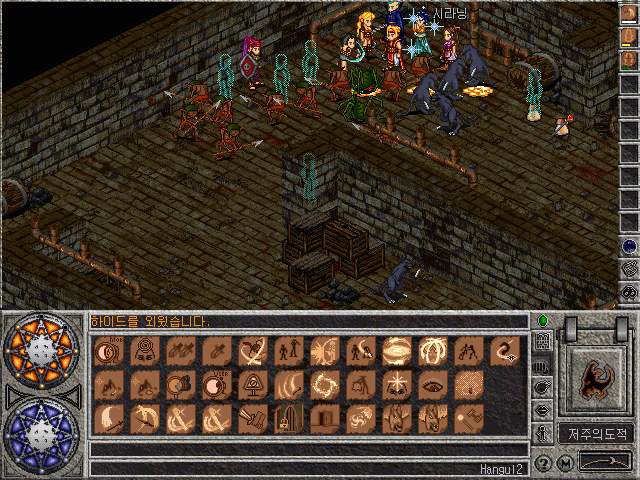
Task: Activate the single dagger skill icon
Action: 215,351
